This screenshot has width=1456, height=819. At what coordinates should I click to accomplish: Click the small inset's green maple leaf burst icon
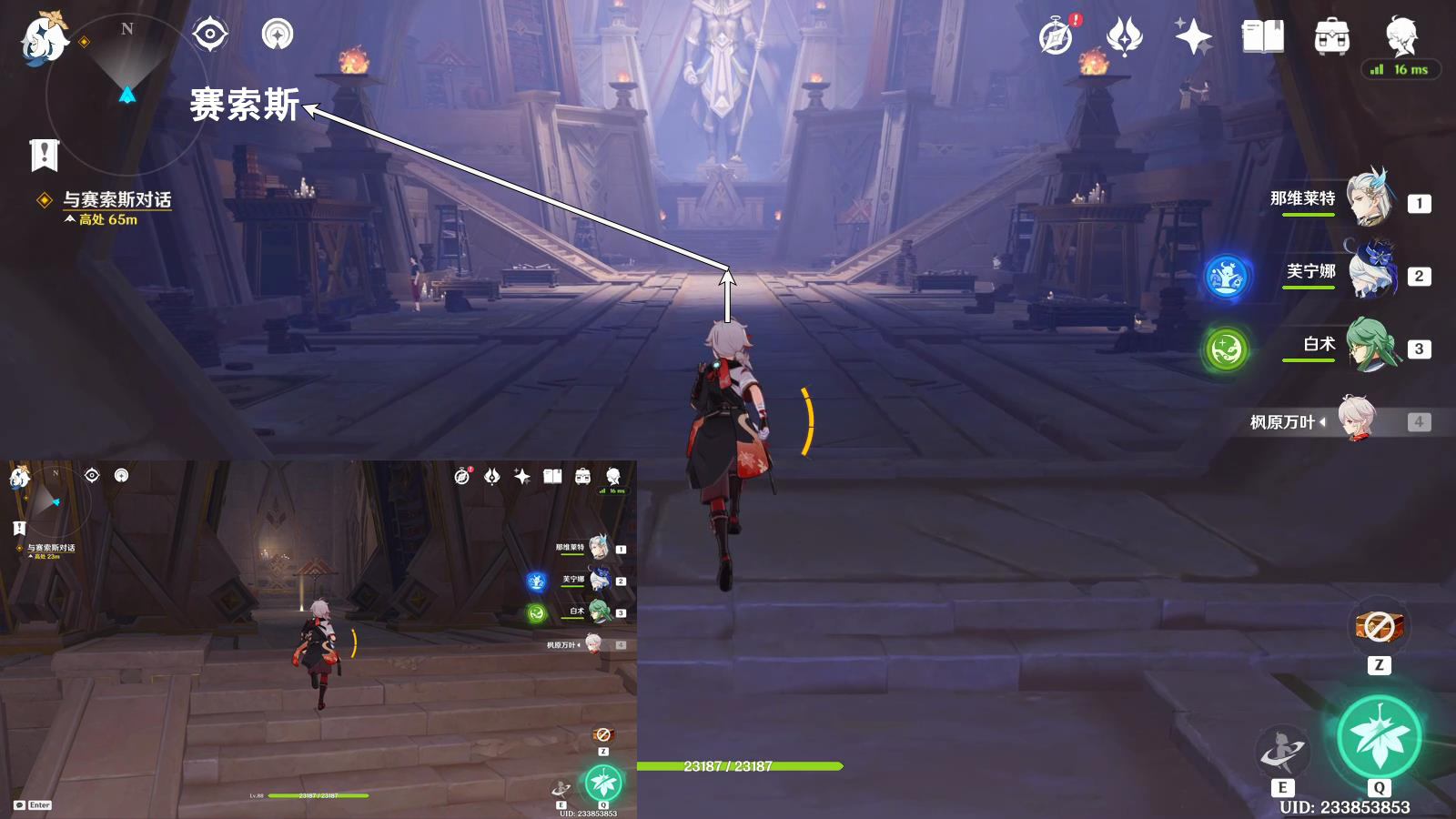click(602, 782)
